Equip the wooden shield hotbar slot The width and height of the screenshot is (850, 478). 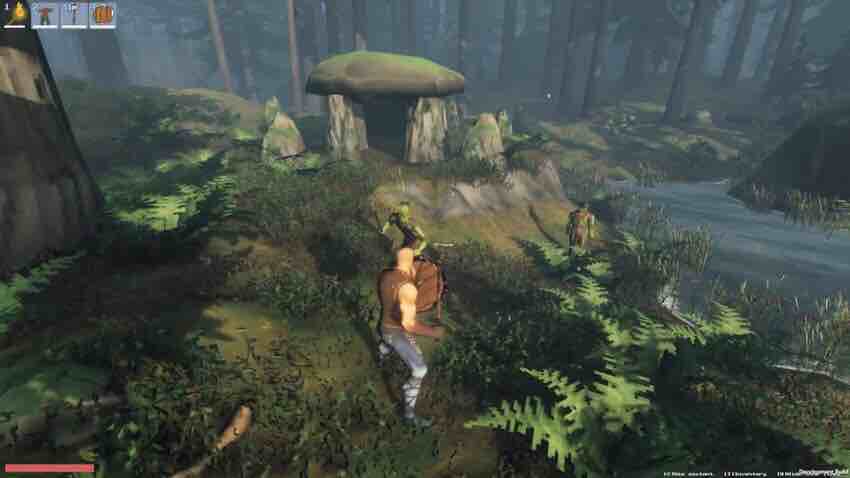102,14
